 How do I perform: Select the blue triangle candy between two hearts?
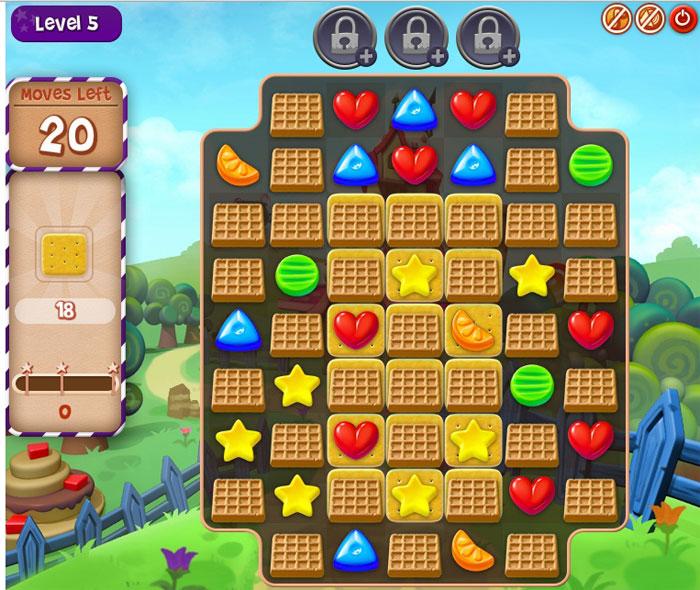click(x=414, y=110)
